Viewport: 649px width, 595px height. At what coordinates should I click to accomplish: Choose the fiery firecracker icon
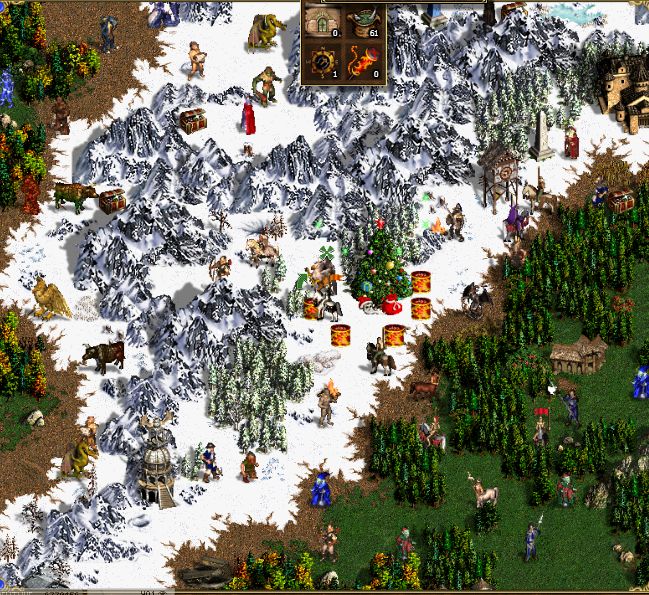coord(363,61)
